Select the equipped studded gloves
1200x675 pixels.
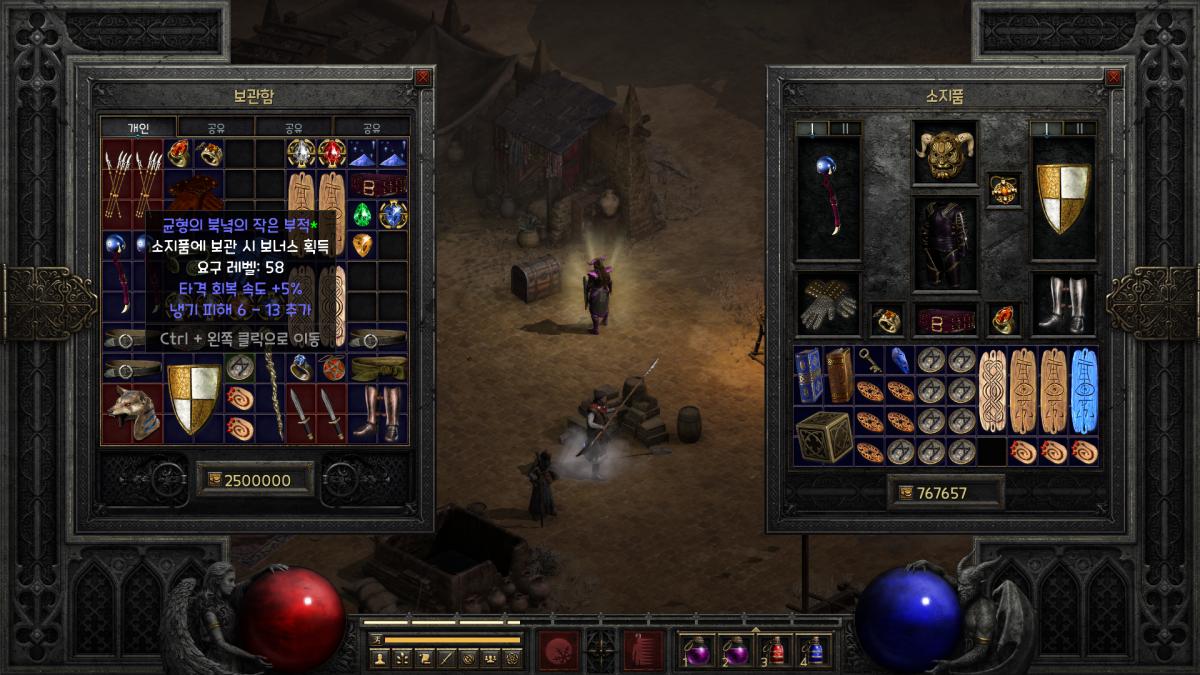(828, 305)
